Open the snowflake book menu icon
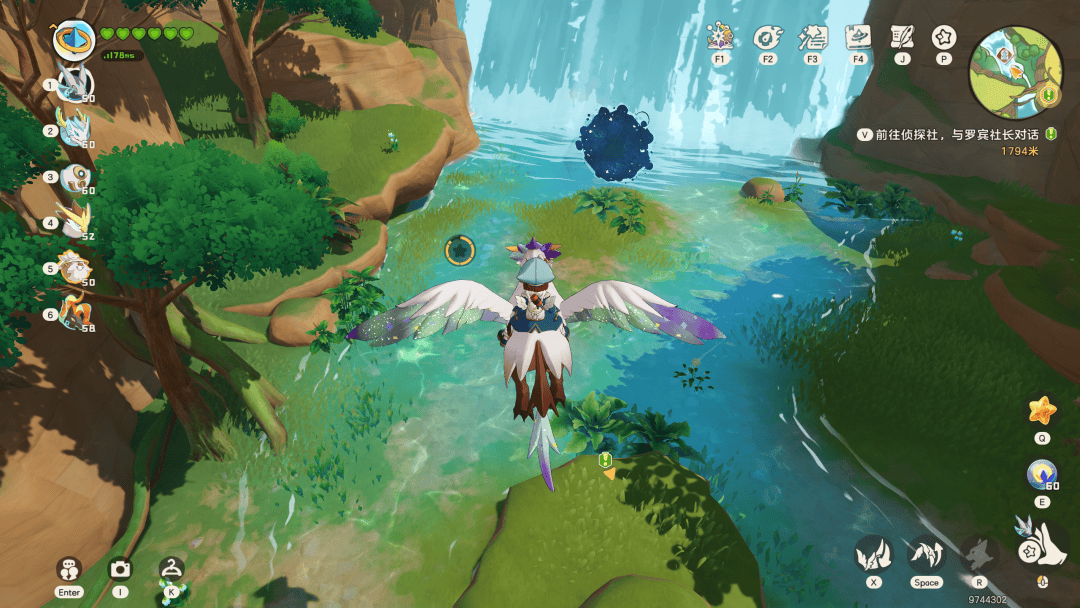Viewport: 1080px width, 608px height. tap(720, 38)
